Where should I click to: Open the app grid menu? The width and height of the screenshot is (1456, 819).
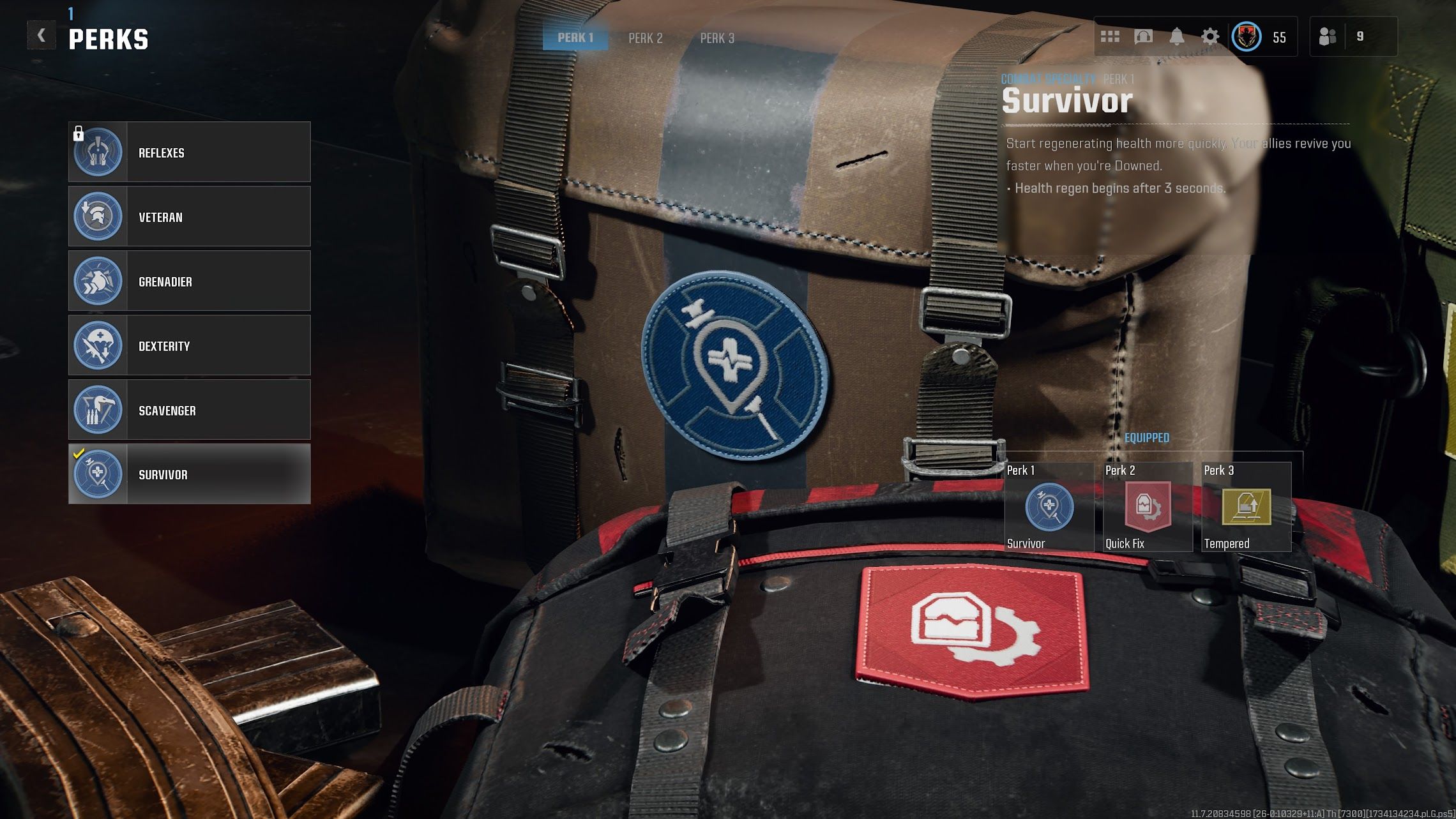pos(1111,36)
